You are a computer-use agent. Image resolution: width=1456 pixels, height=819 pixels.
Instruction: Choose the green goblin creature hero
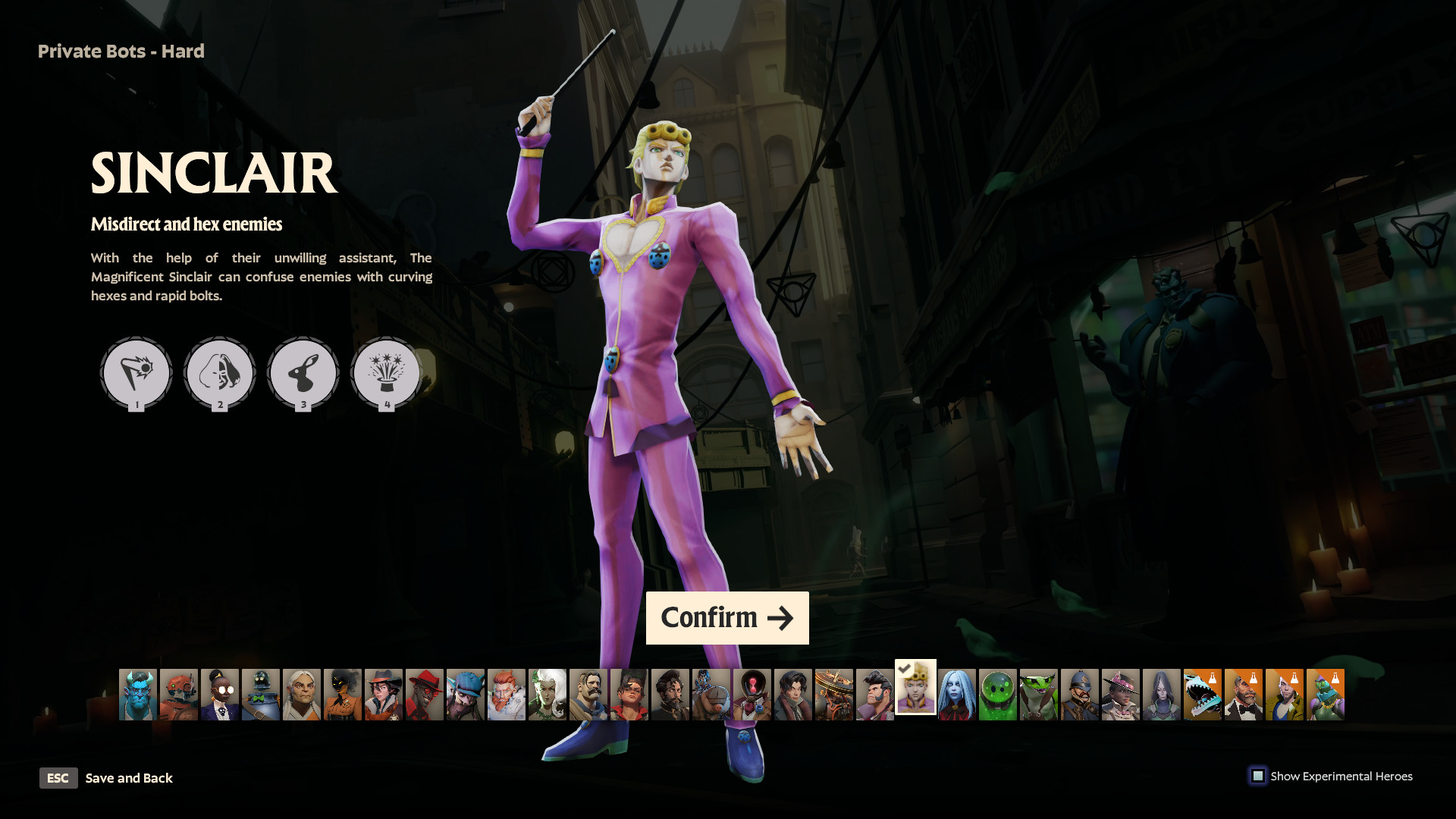(x=1039, y=695)
